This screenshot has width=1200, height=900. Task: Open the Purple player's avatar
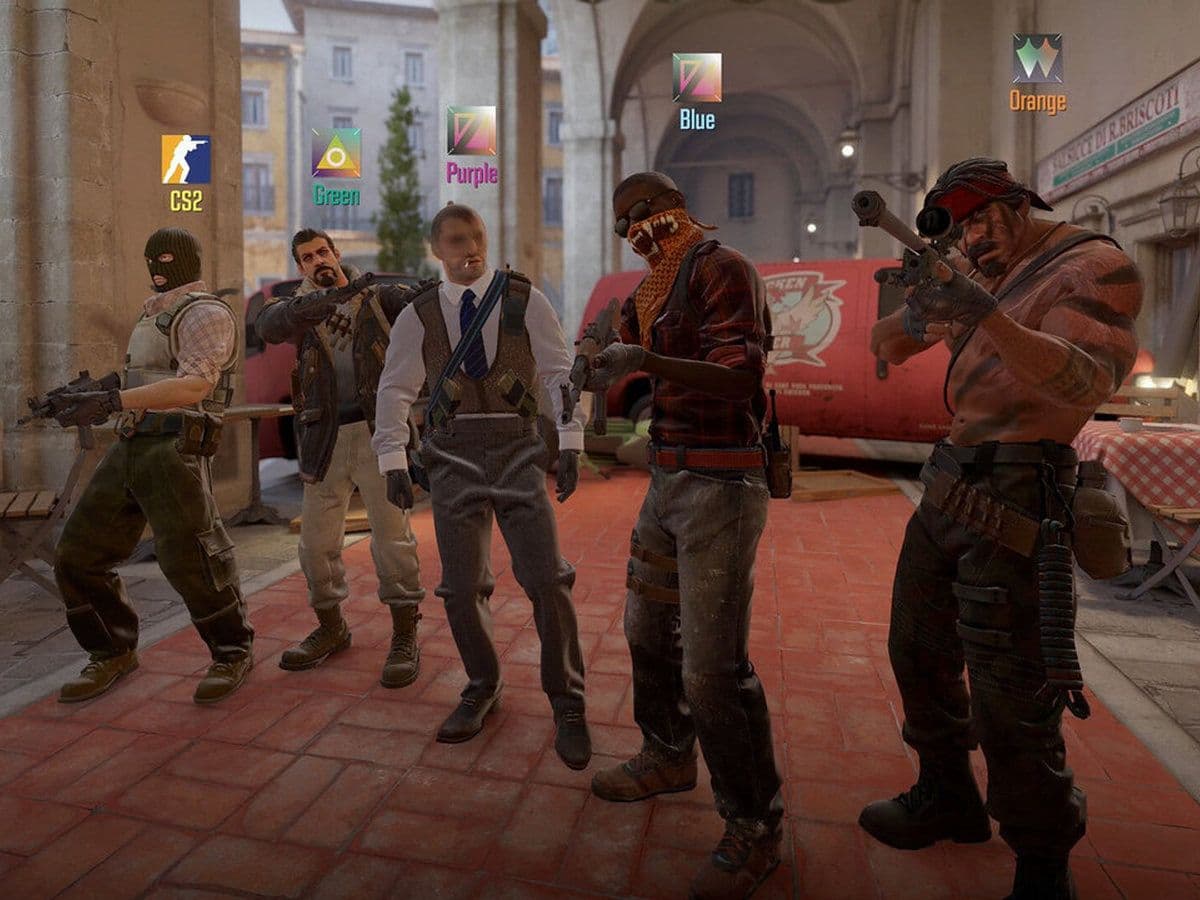[471, 131]
